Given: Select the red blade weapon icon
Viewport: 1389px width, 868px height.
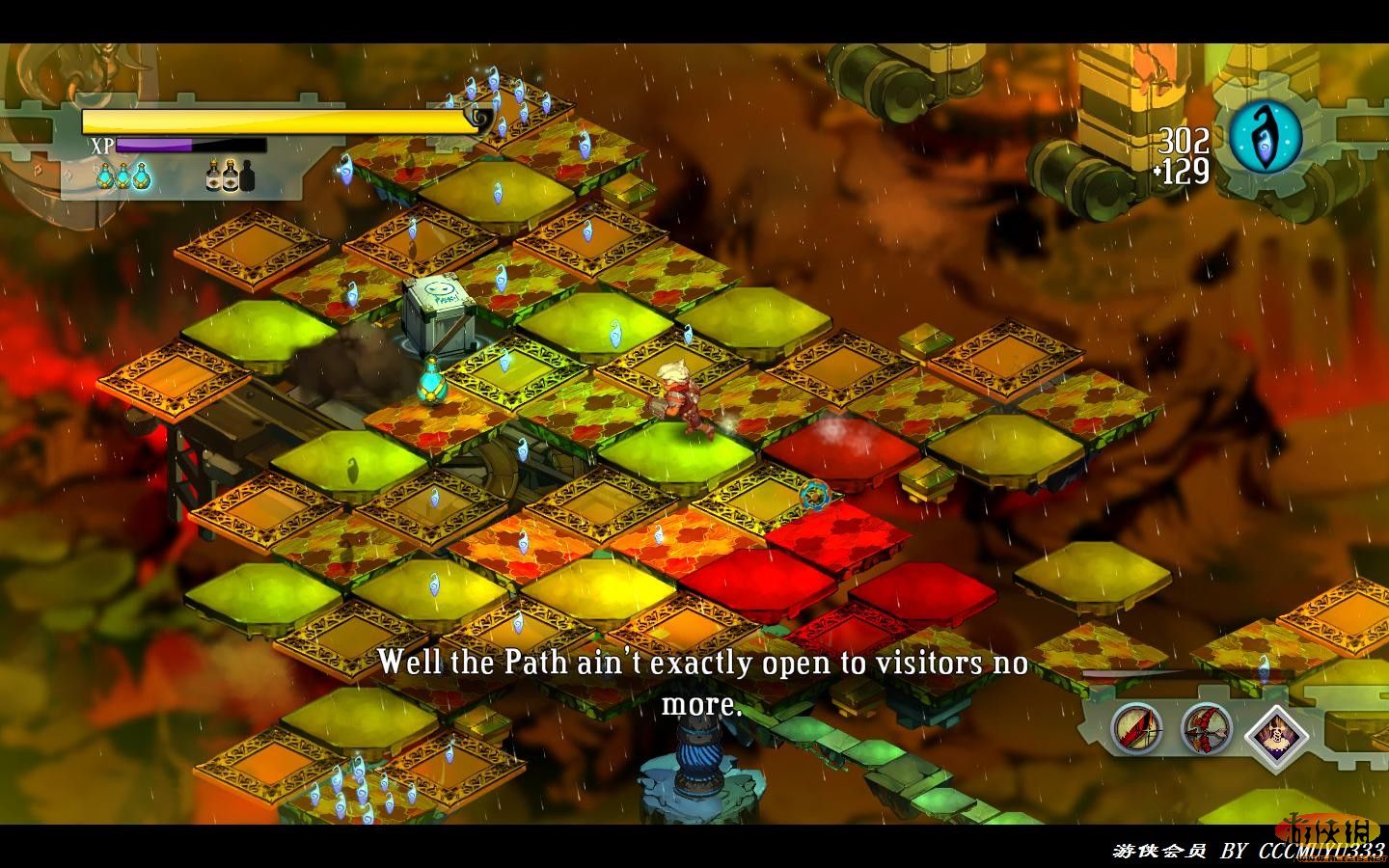Looking at the screenshot, I should tap(1134, 728).
